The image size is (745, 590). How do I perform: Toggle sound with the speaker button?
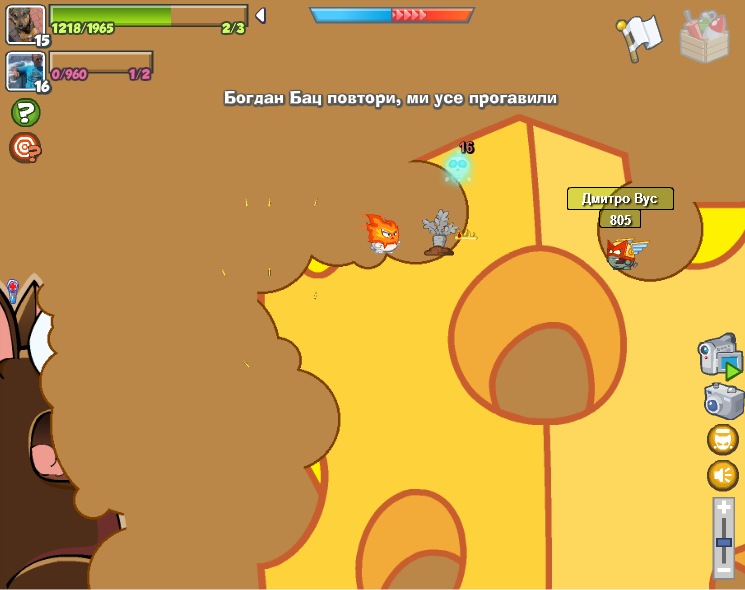pos(723,475)
